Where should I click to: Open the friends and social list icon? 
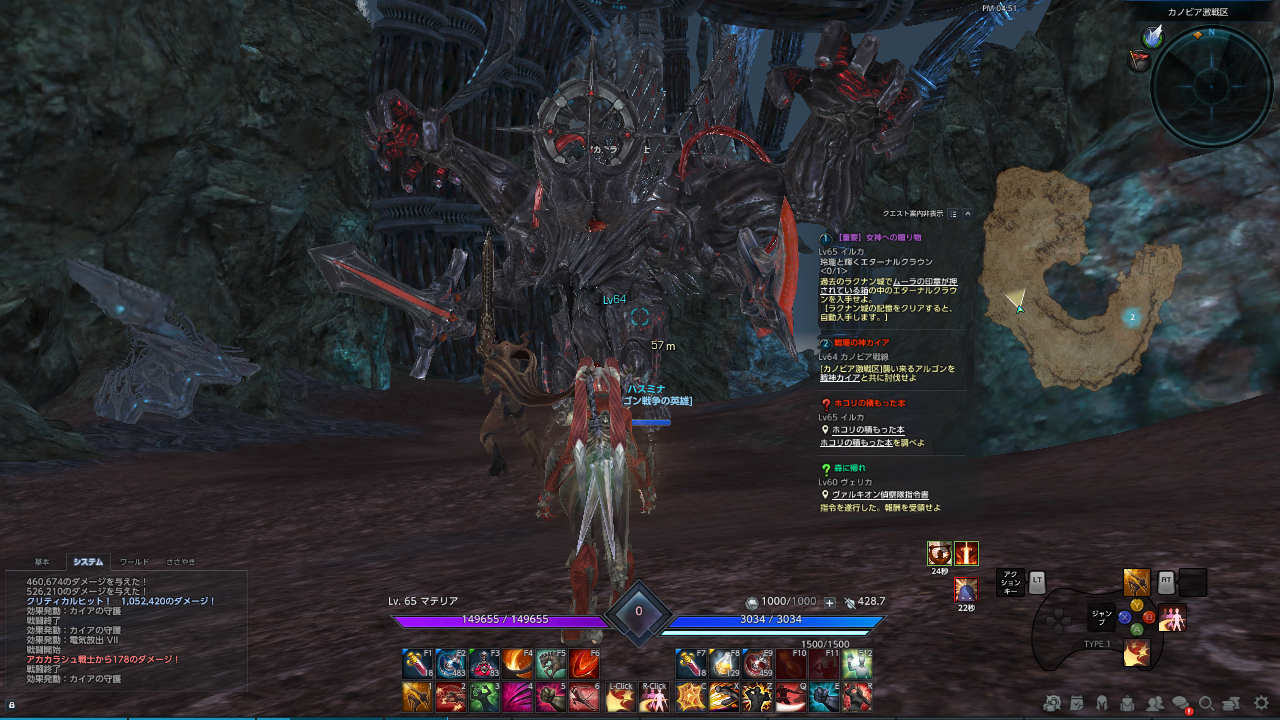tap(1155, 704)
